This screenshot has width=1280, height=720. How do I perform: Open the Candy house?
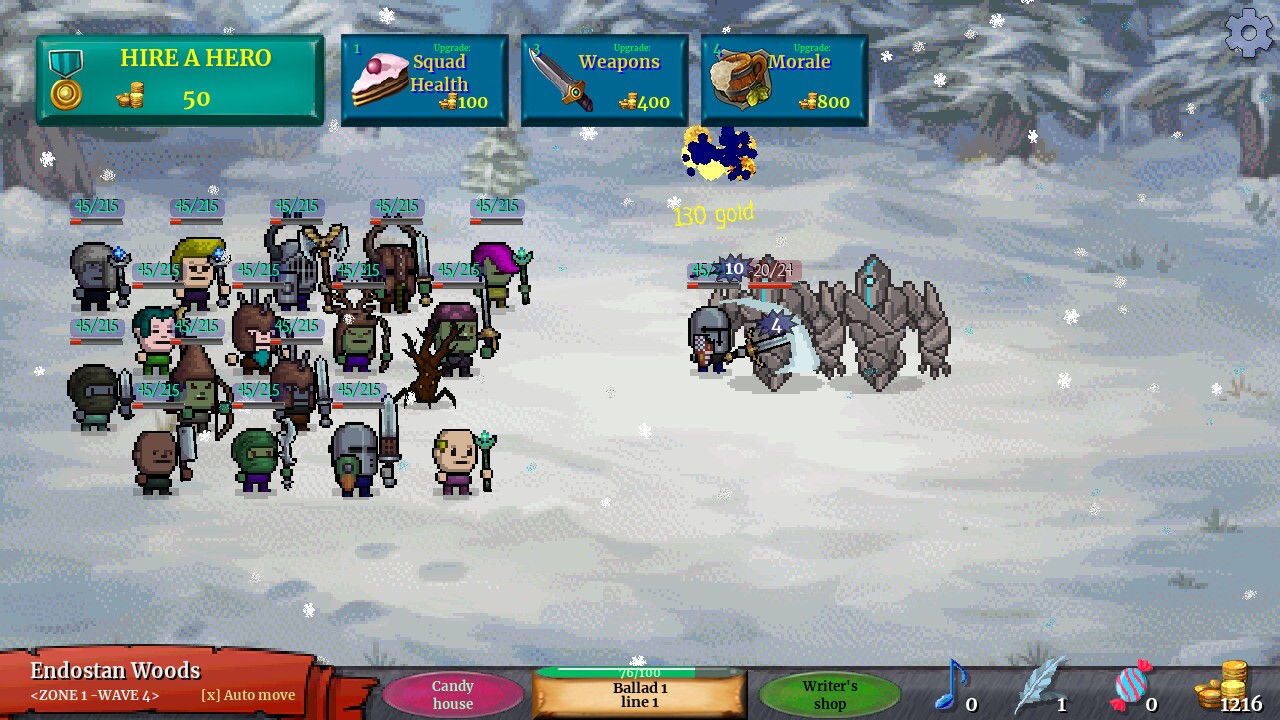(453, 694)
